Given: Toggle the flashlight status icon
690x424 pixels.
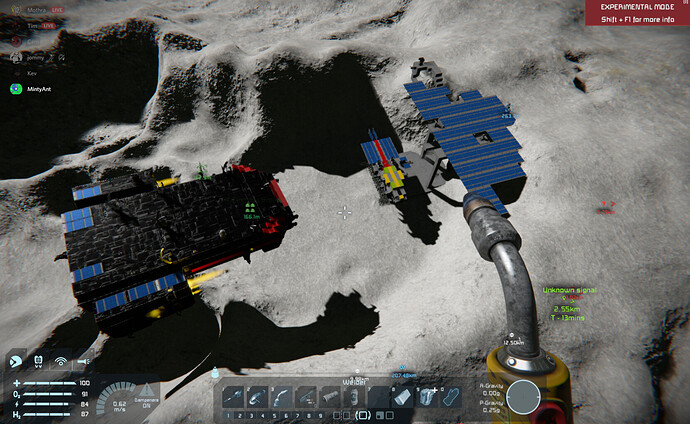Looking at the screenshot, I should click(82, 361).
